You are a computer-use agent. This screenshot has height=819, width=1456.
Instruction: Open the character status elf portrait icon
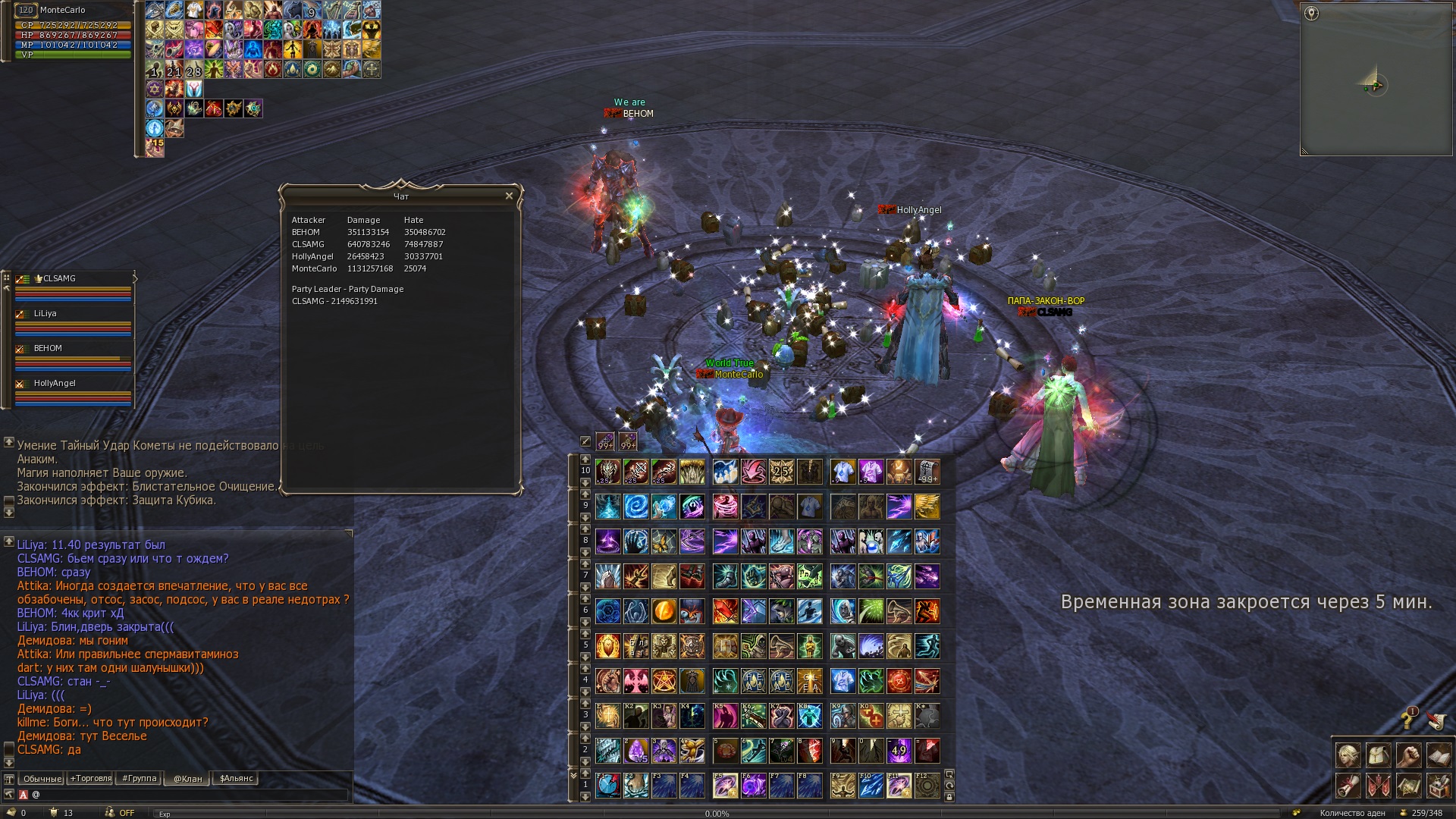[1348, 755]
